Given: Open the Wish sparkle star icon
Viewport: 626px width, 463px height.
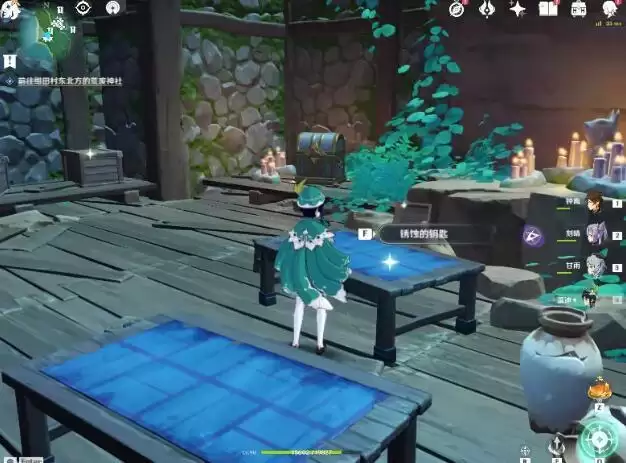Looking at the screenshot, I should click(x=518, y=9).
